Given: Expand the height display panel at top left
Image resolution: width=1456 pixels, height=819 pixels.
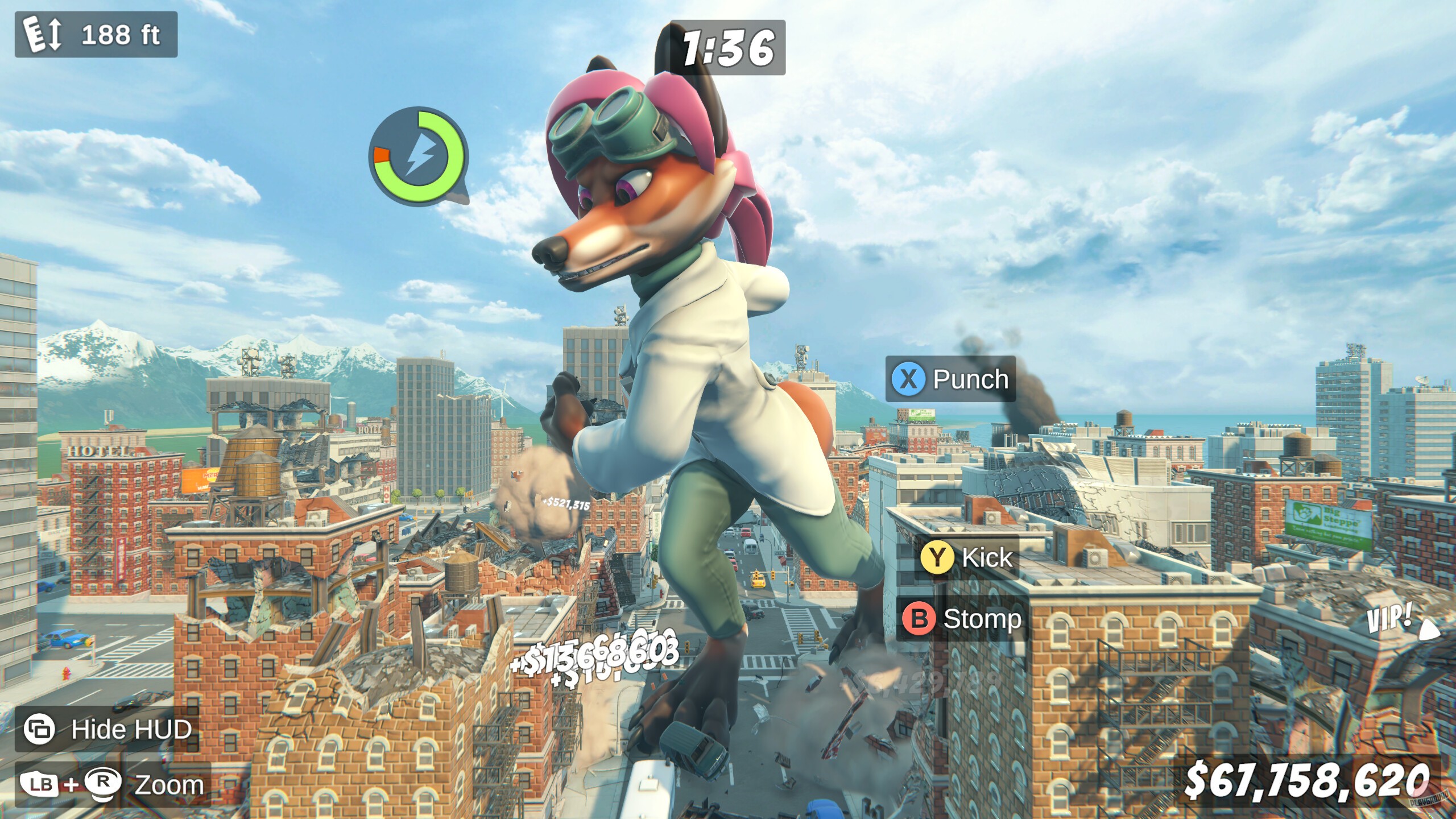Looking at the screenshot, I should click(x=97, y=35).
